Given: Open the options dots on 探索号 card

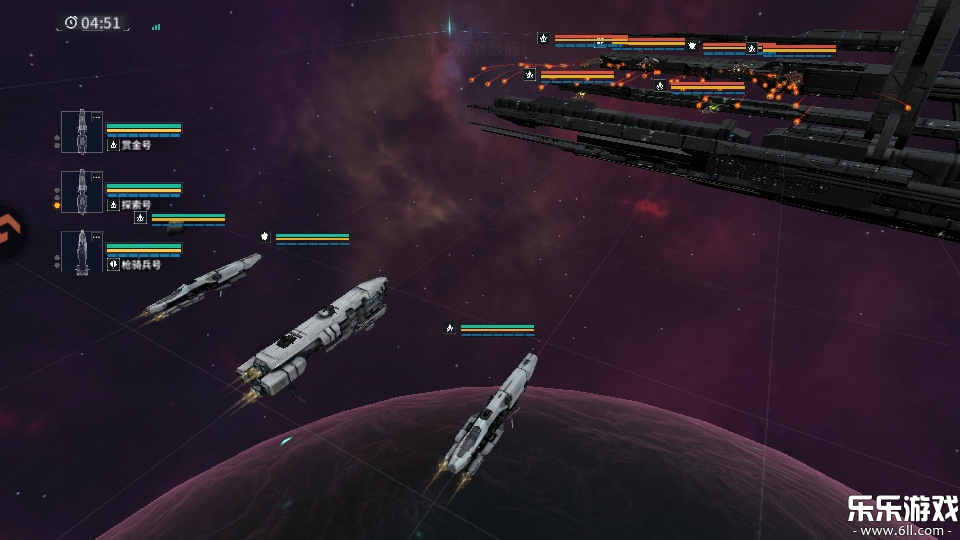Looking at the screenshot, I should tap(96, 178).
